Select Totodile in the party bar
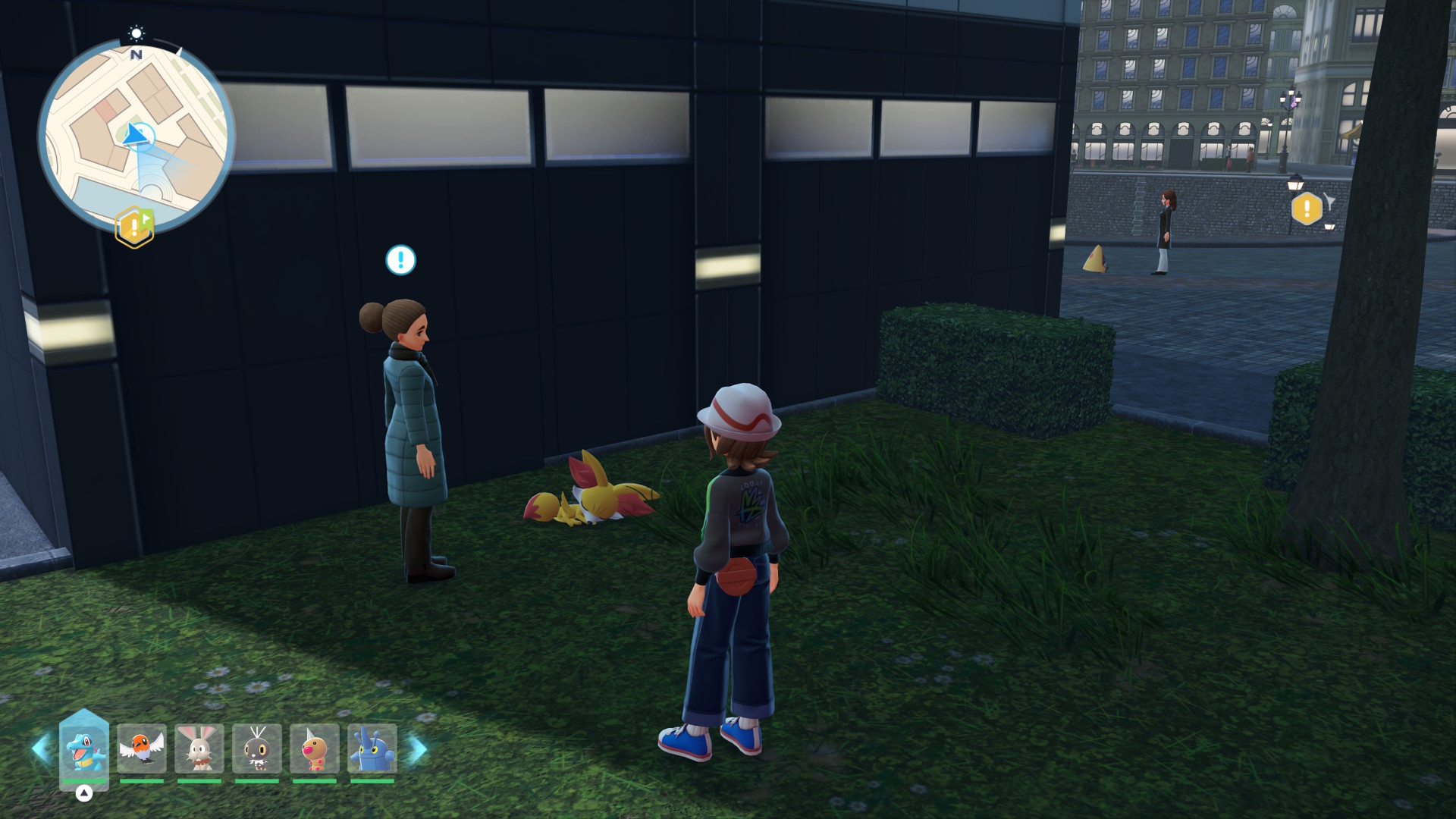This screenshot has height=819, width=1456. point(84,749)
